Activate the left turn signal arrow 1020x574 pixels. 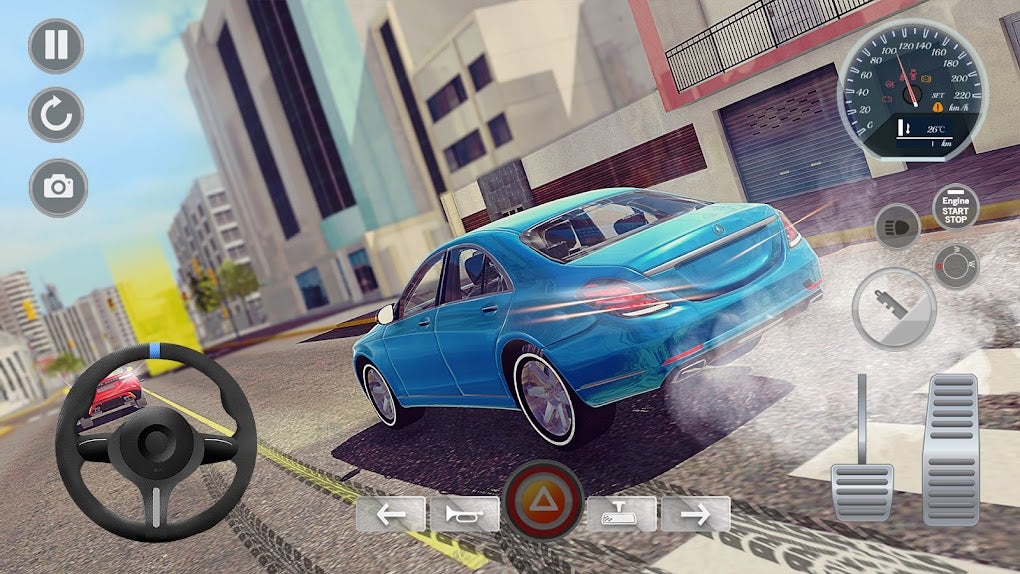(x=391, y=514)
